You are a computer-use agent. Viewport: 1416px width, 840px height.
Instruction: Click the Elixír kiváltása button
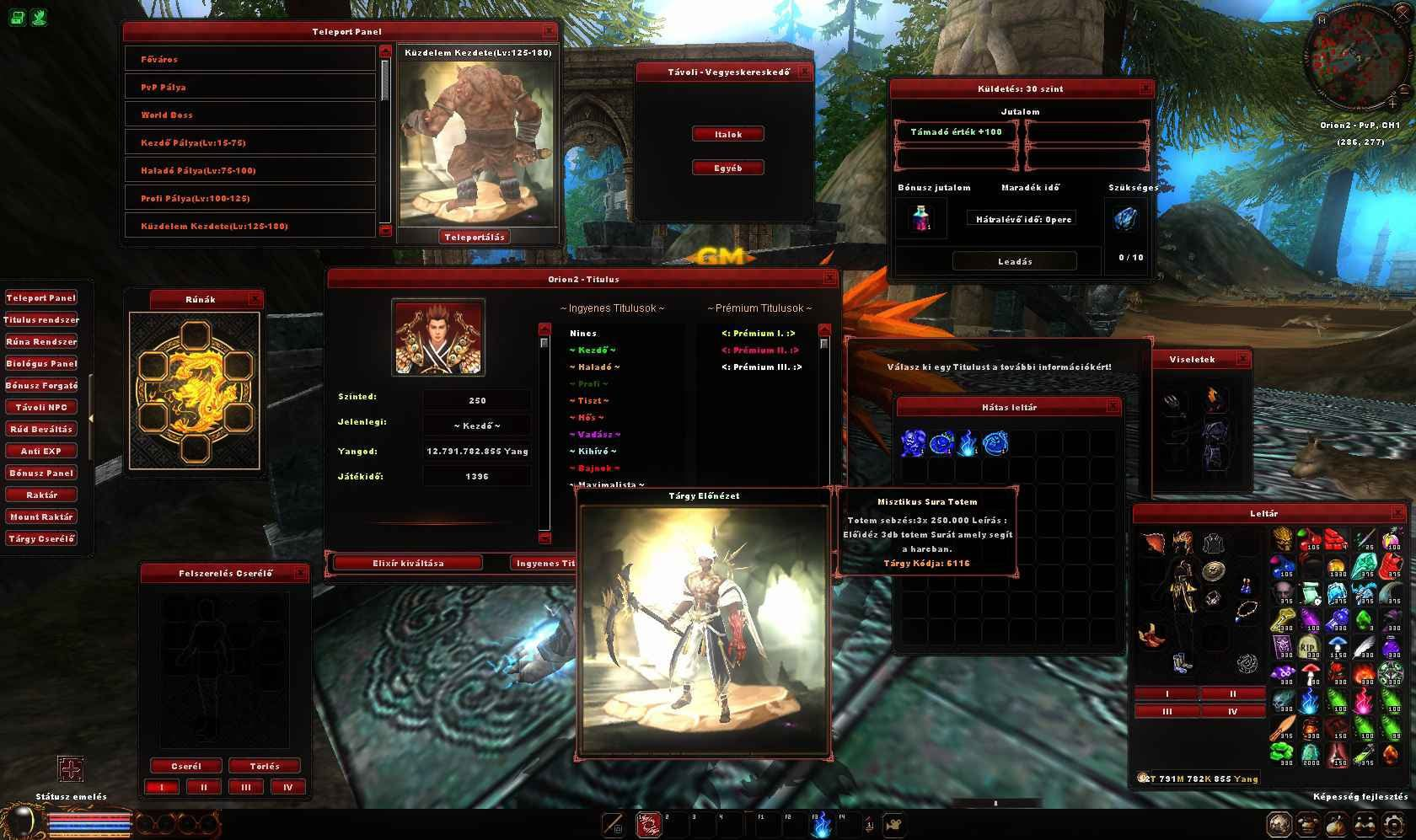tap(408, 563)
